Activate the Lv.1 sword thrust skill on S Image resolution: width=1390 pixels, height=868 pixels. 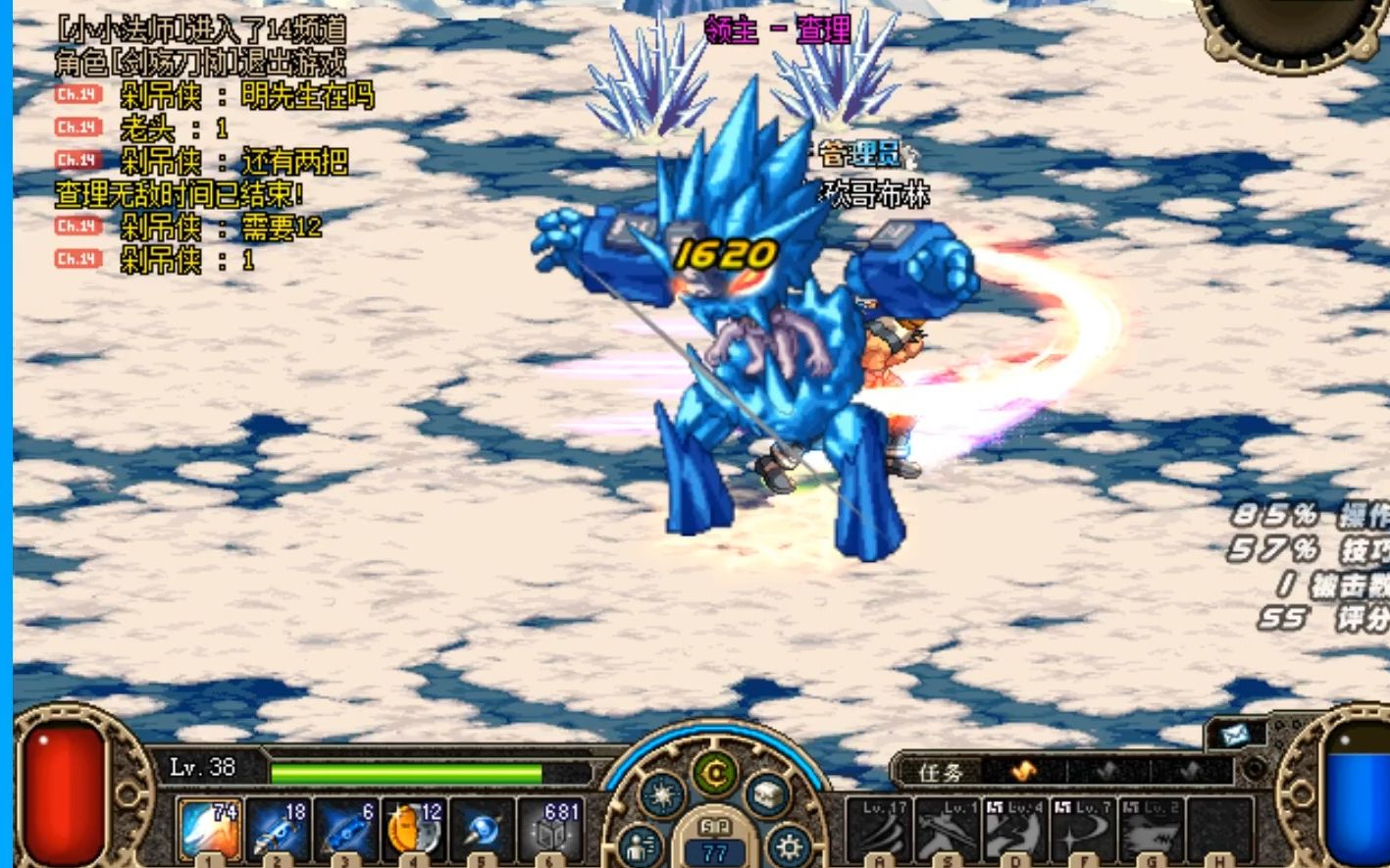(x=948, y=830)
